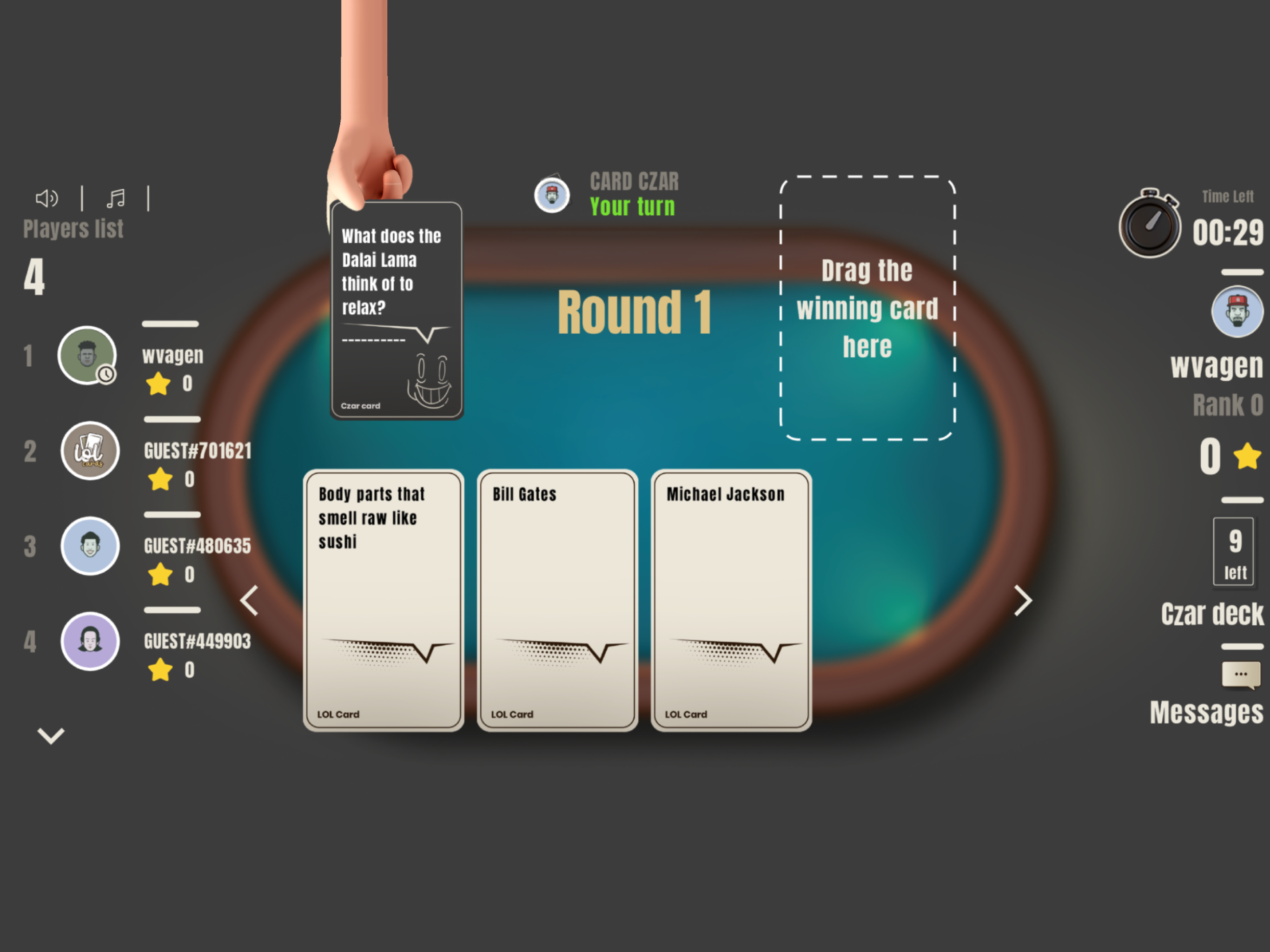Viewport: 1270px width, 952px height.
Task: Mute game sound via speaker icon
Action: click(x=46, y=198)
